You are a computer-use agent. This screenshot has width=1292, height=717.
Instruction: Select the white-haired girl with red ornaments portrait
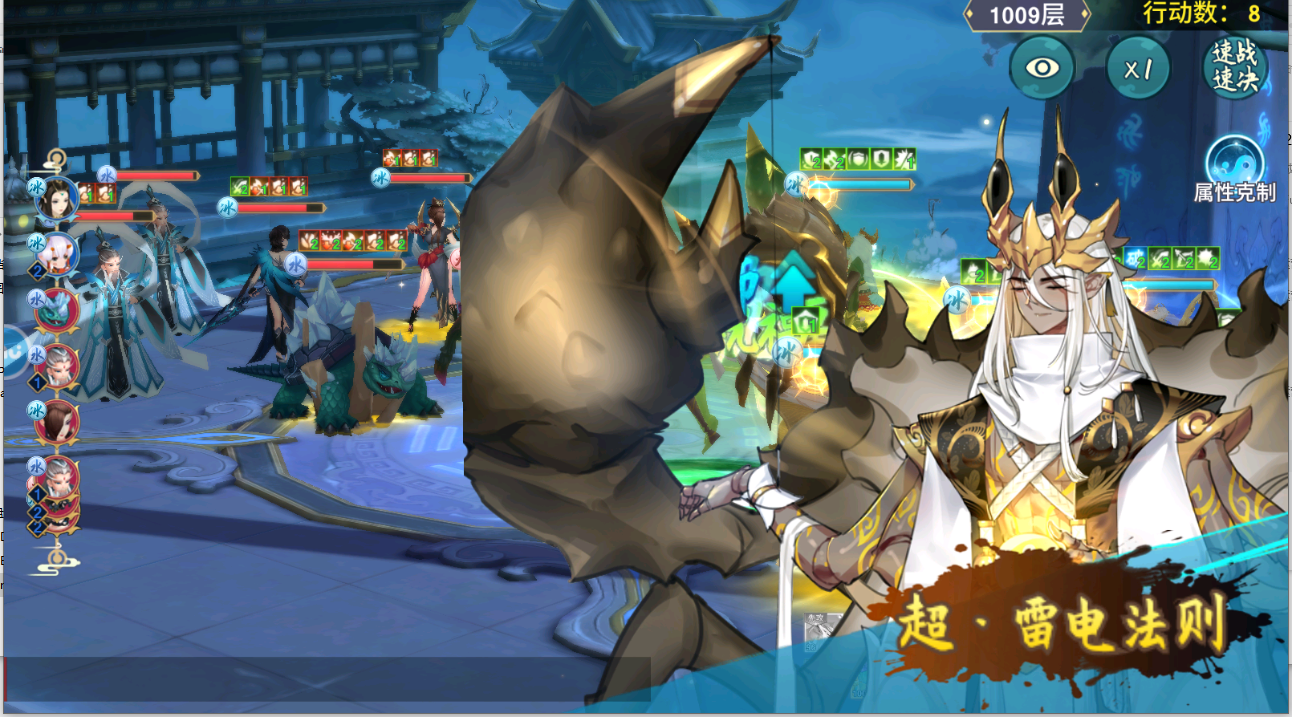[x=58, y=255]
